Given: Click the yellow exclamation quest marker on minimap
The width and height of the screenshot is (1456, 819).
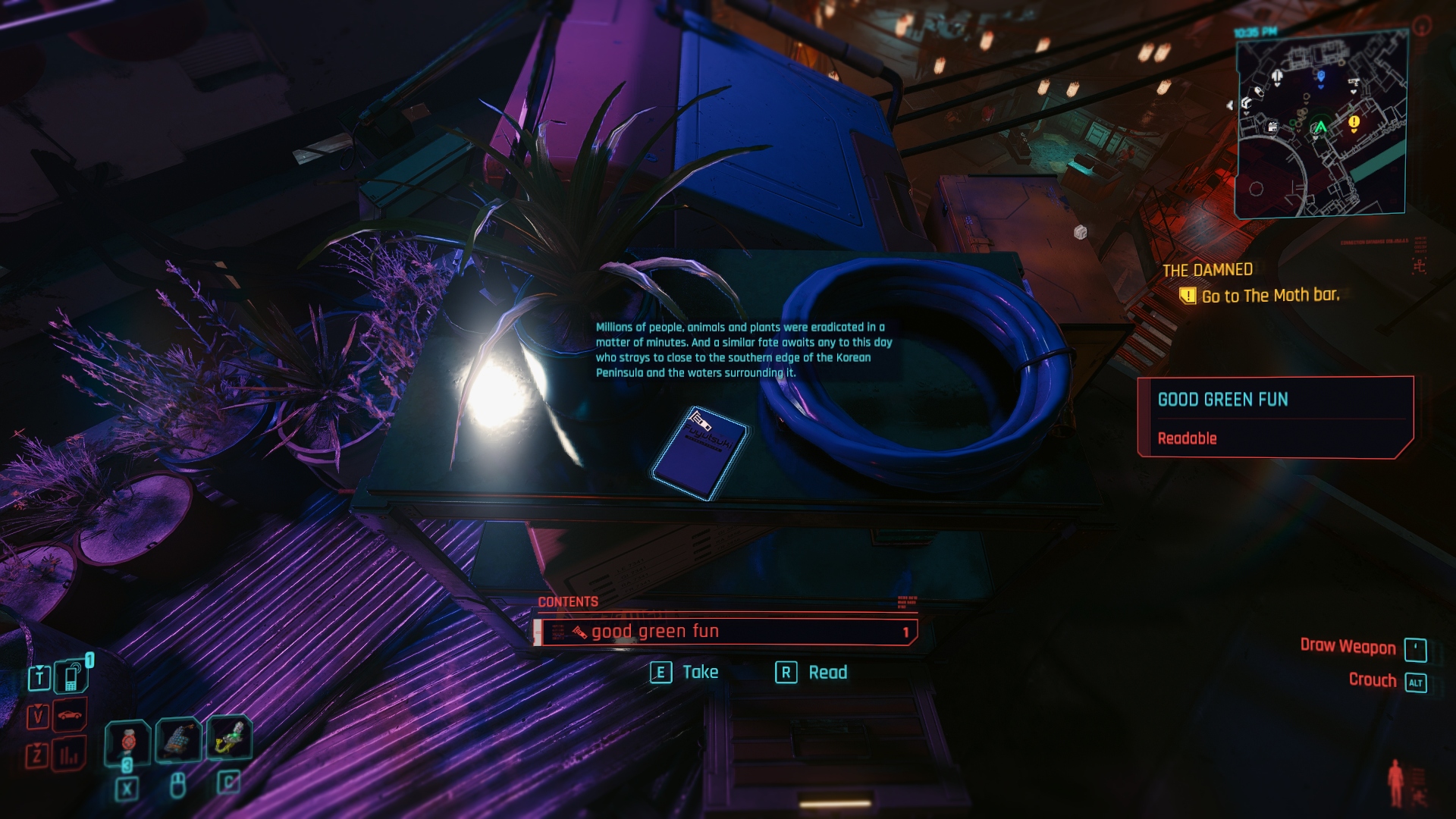Looking at the screenshot, I should (1354, 122).
